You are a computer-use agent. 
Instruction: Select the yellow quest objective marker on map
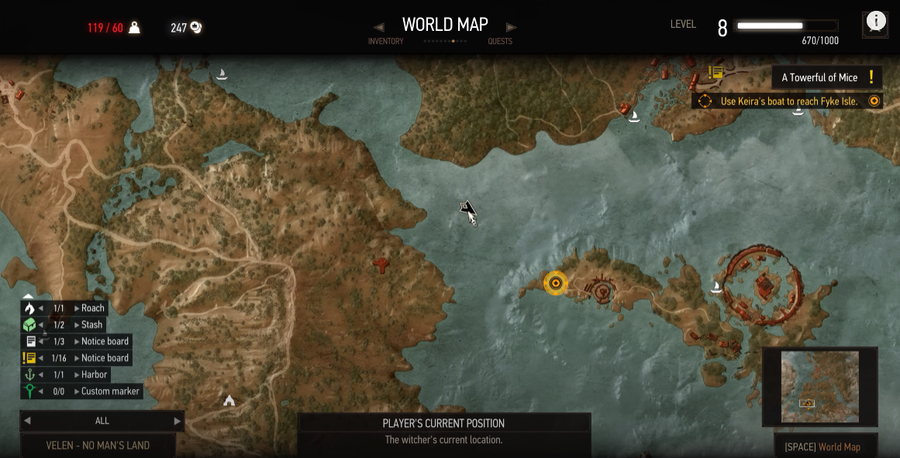555,283
